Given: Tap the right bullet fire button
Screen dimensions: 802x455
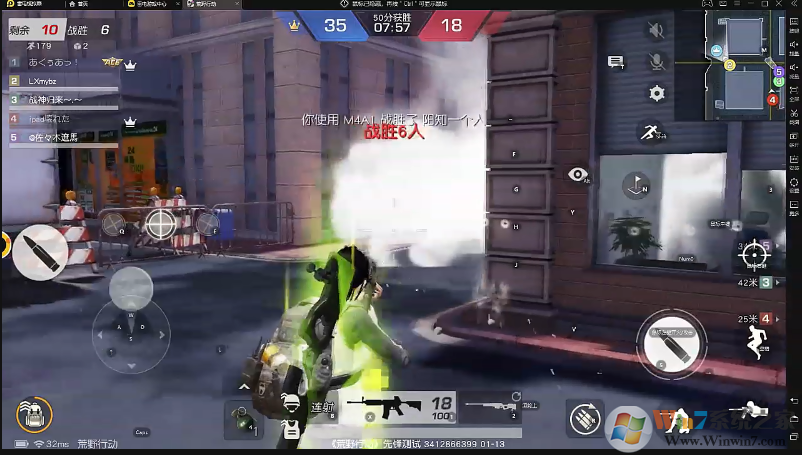Looking at the screenshot, I should [x=672, y=342].
